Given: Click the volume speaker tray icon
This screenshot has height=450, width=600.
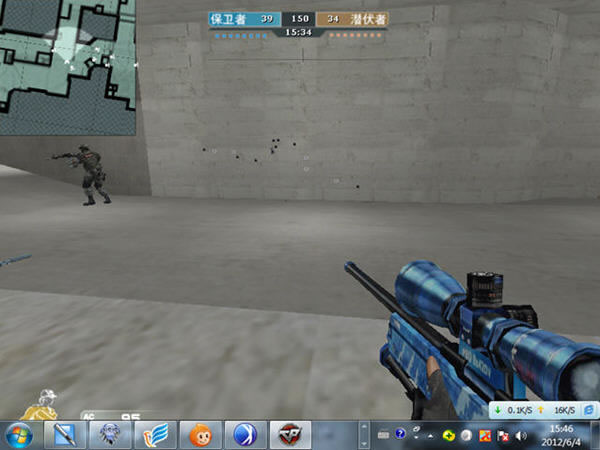Looking at the screenshot, I should (521, 436).
